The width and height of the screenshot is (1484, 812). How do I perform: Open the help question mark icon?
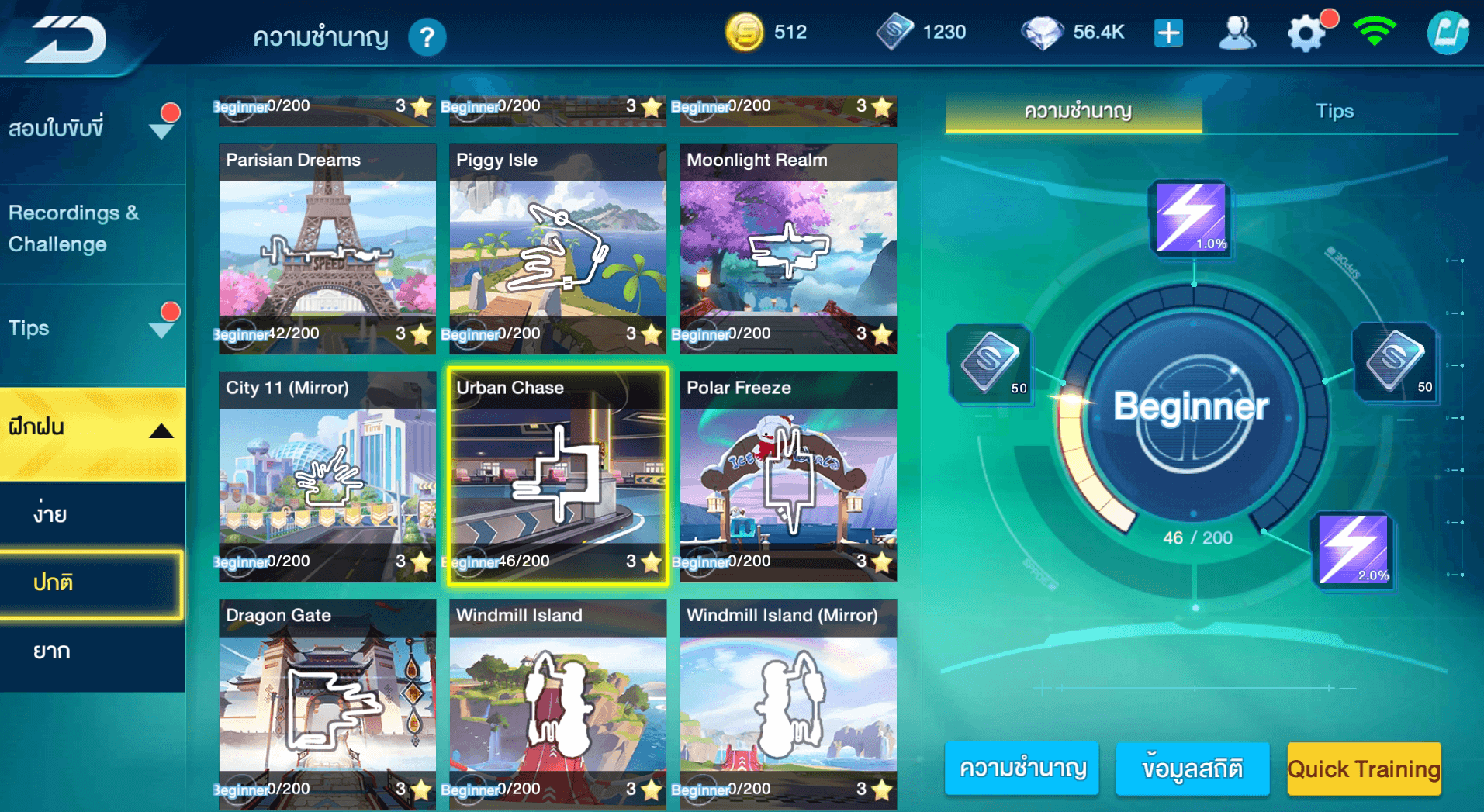(x=427, y=37)
